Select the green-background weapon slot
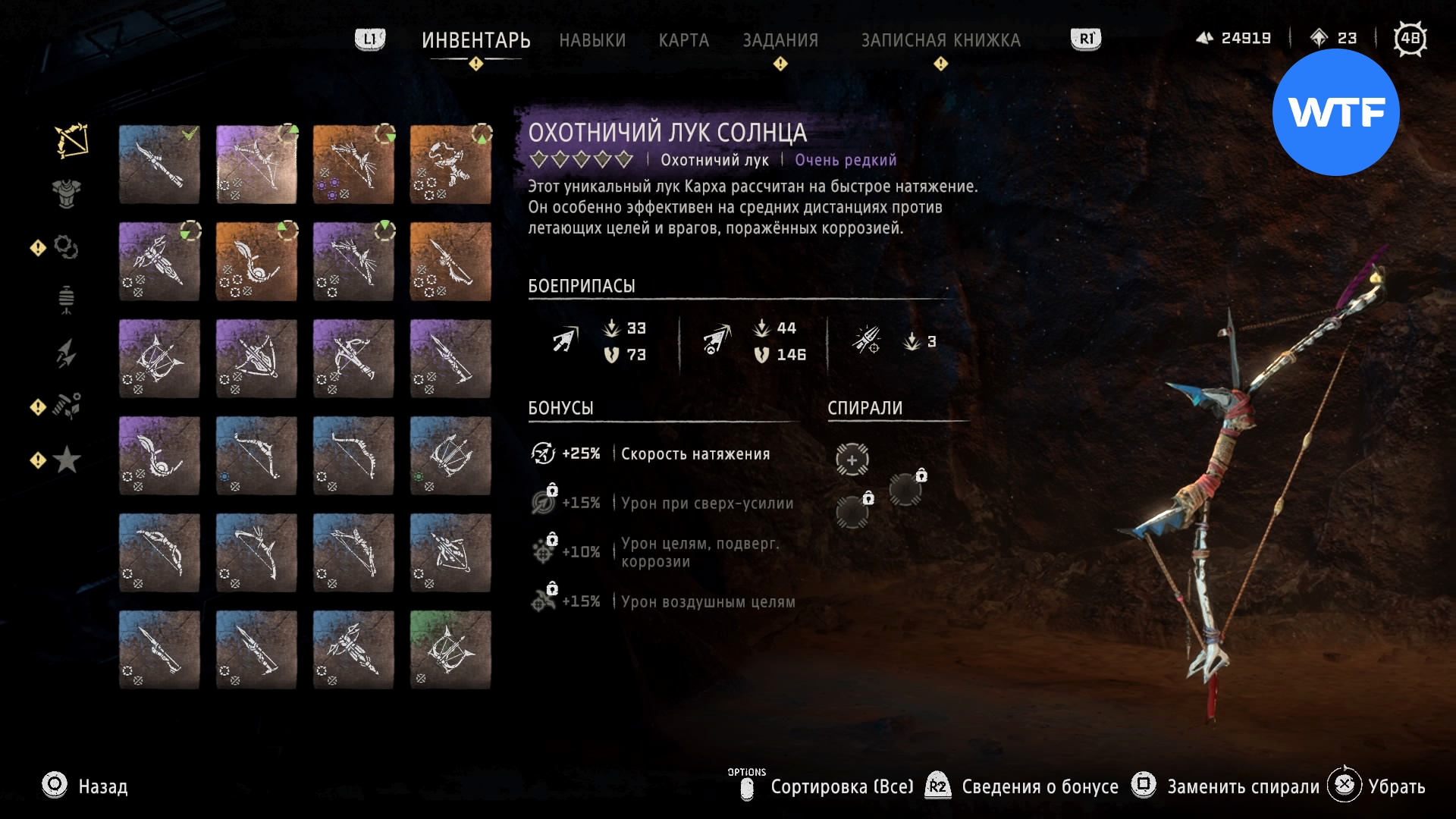 (450, 650)
